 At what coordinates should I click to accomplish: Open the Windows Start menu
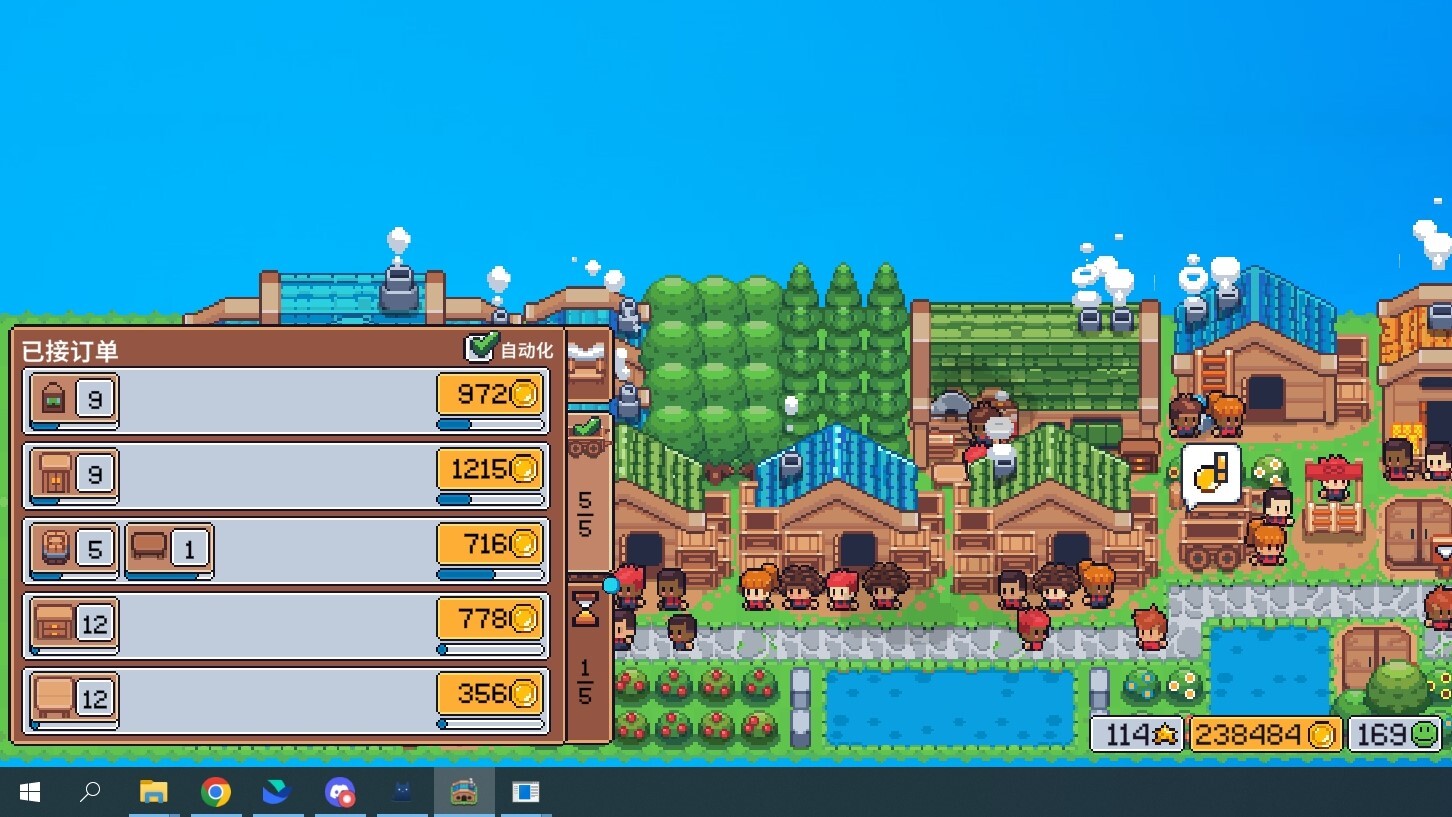(29, 792)
